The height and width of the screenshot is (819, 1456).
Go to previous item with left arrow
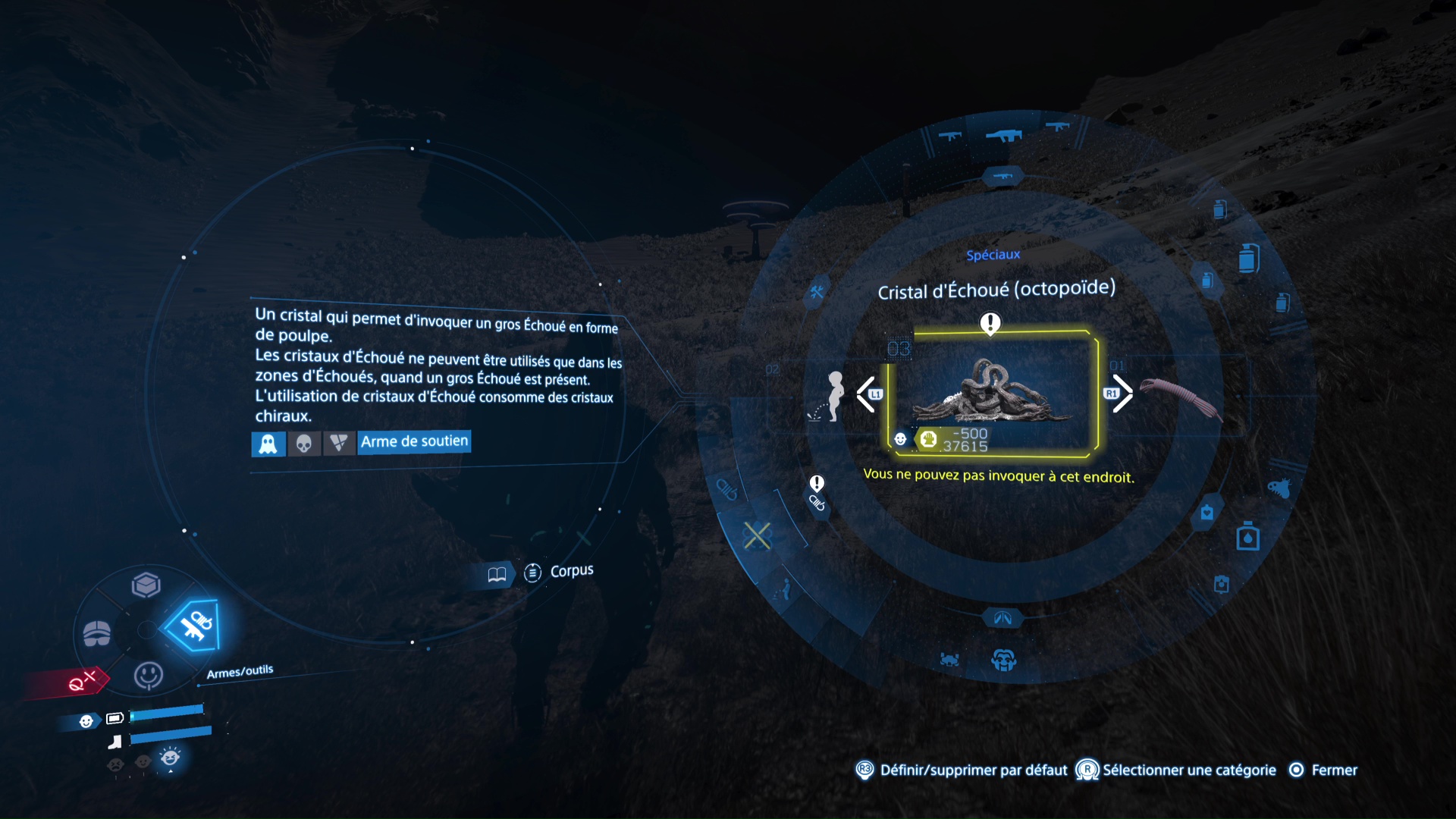point(866,394)
